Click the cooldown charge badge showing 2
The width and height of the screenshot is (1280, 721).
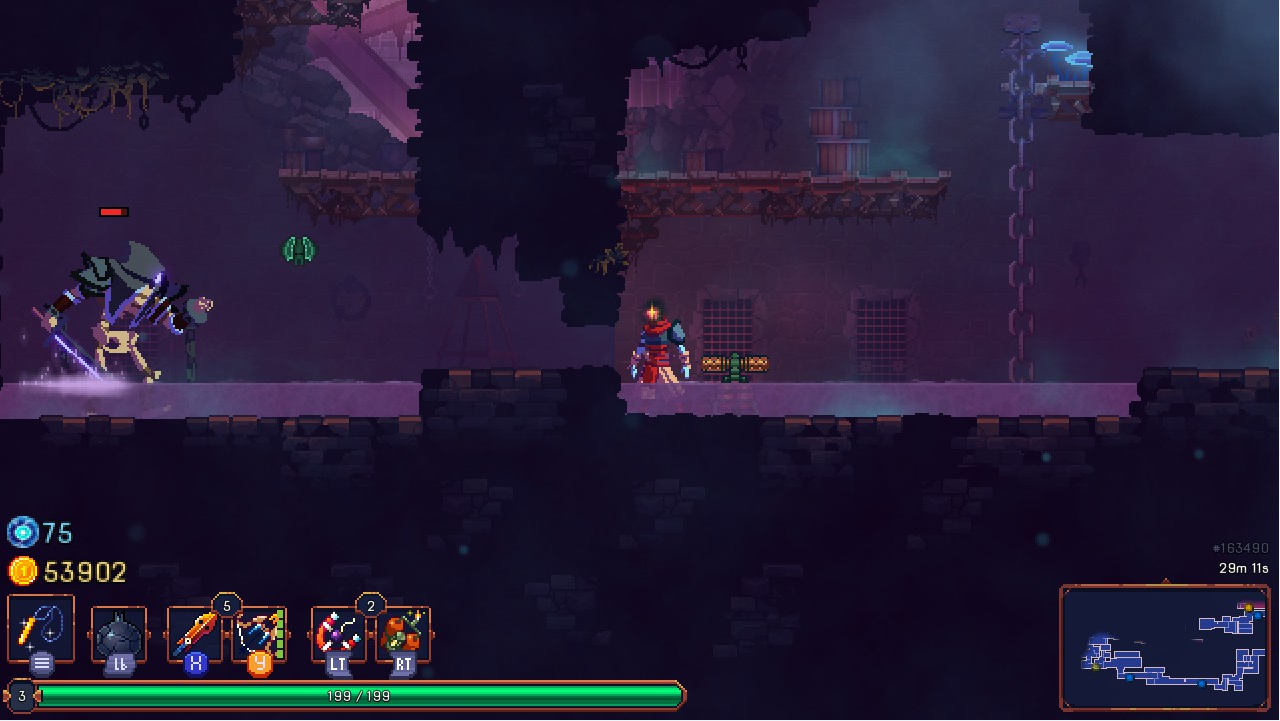(371, 603)
